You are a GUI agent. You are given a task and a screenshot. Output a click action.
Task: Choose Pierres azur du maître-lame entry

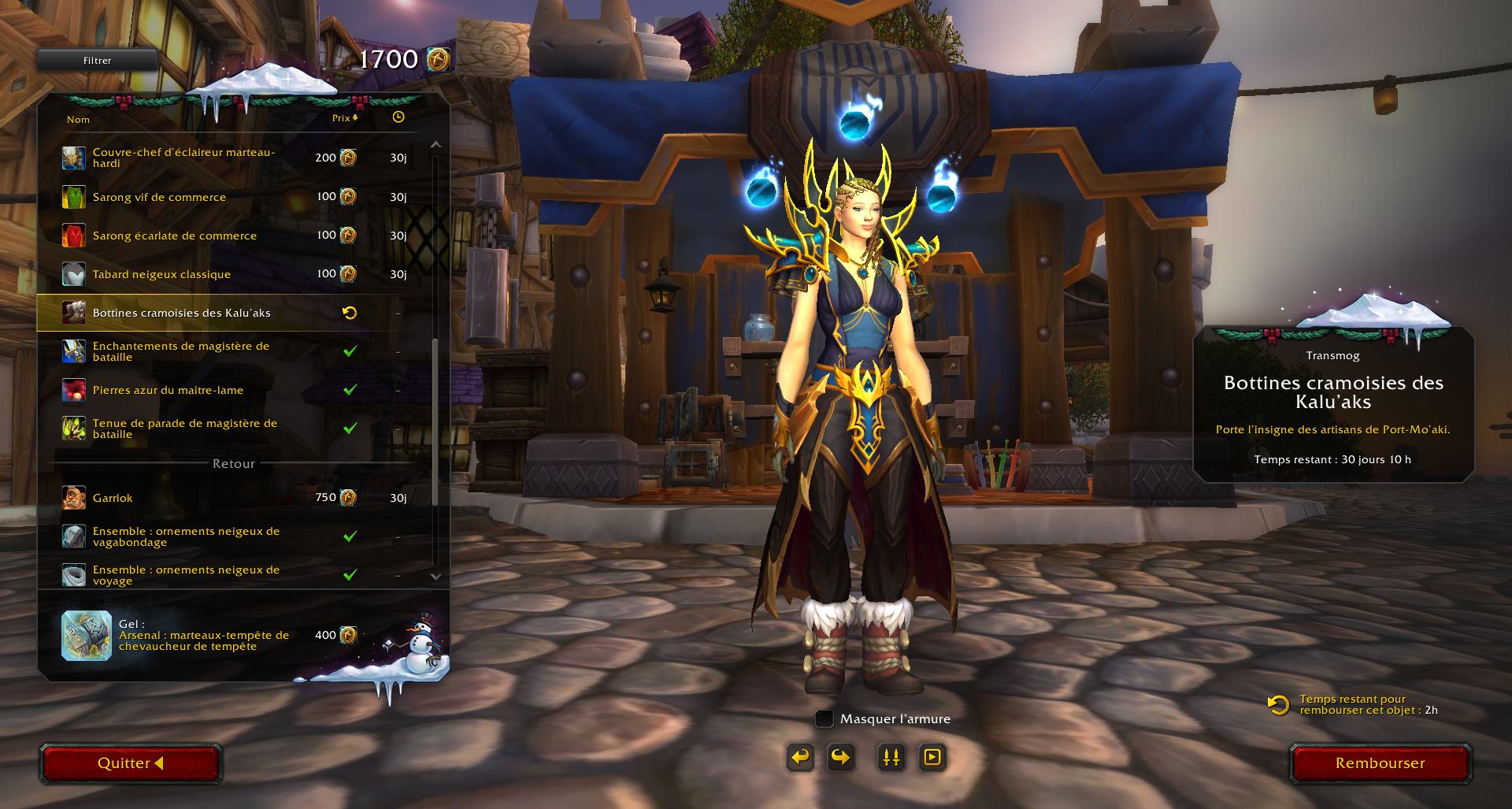pos(168,390)
